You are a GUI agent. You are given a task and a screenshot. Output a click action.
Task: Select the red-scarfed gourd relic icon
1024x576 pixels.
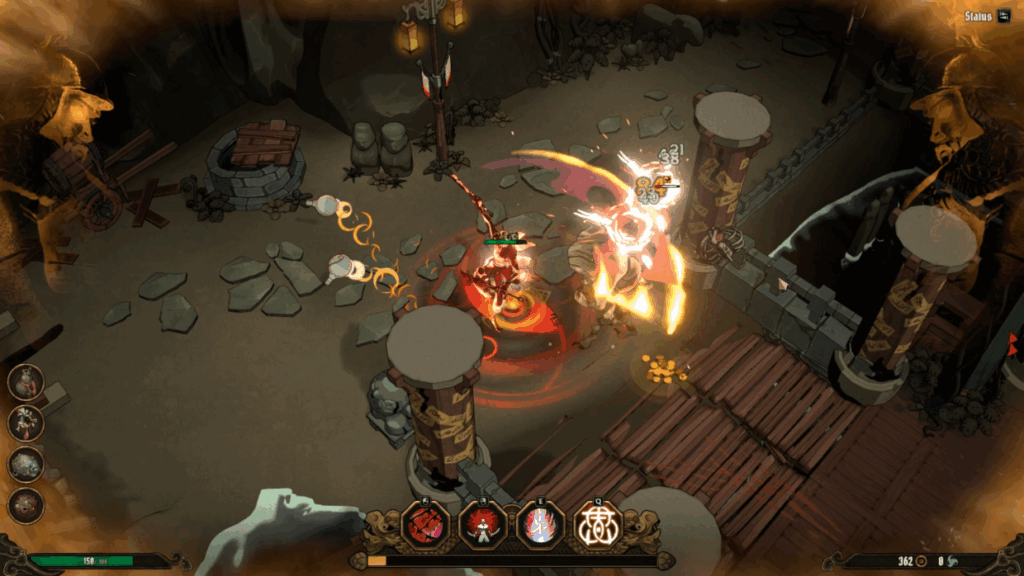coord(26,382)
